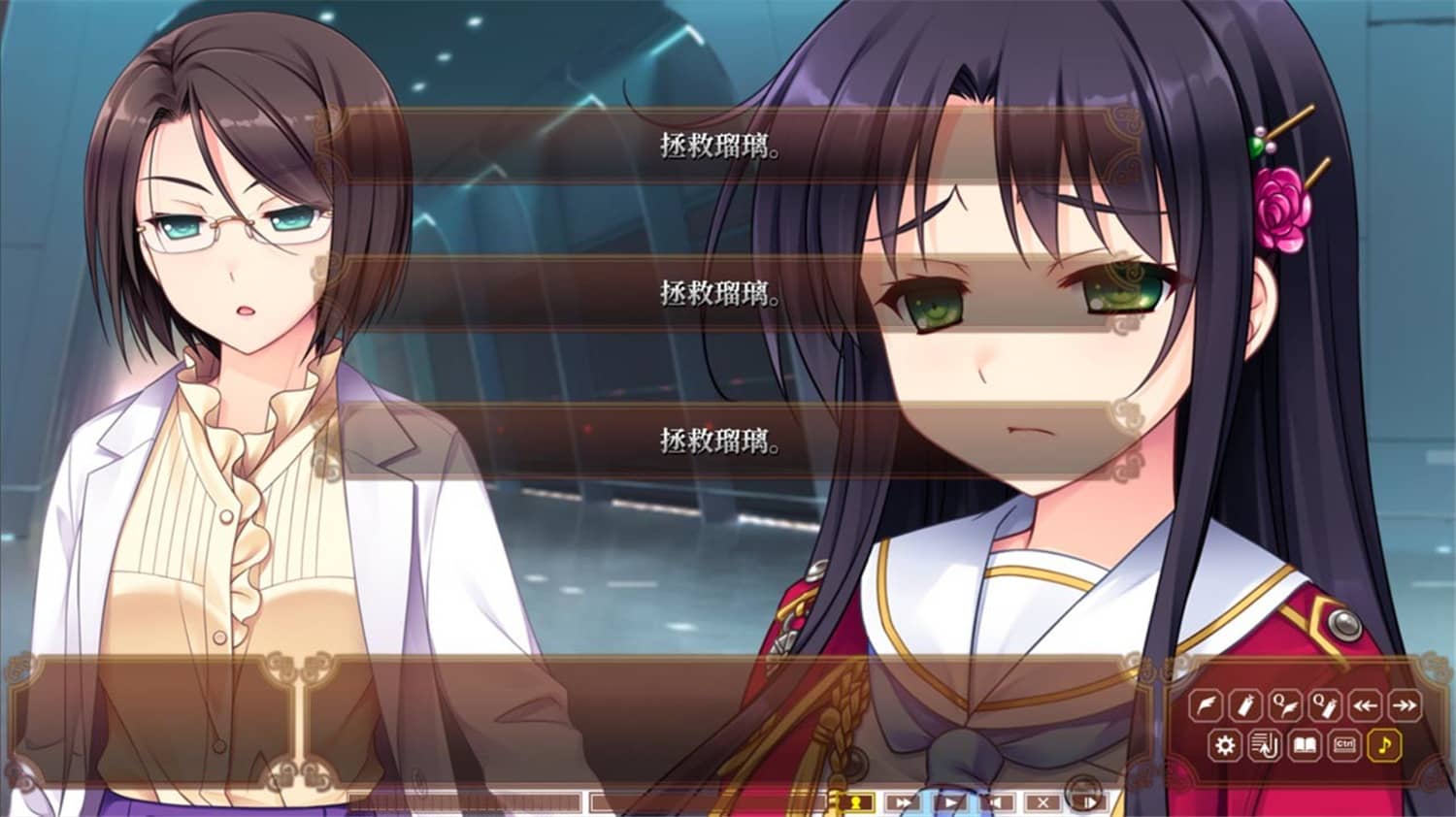This screenshot has height=817, width=1456.
Task: Select the pencil Load icon
Action: (x=1244, y=704)
